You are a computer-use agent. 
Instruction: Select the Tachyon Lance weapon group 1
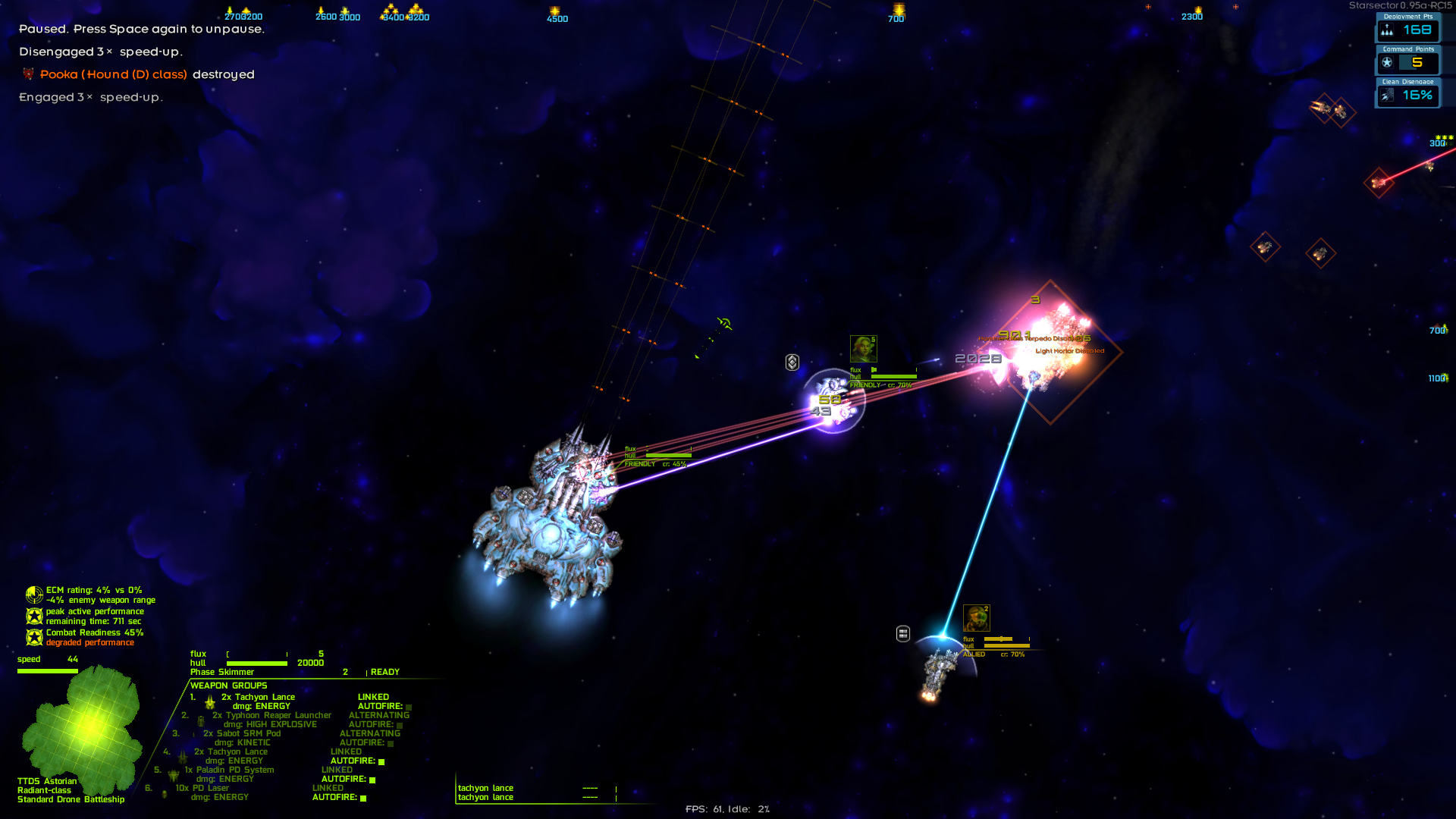(258, 697)
